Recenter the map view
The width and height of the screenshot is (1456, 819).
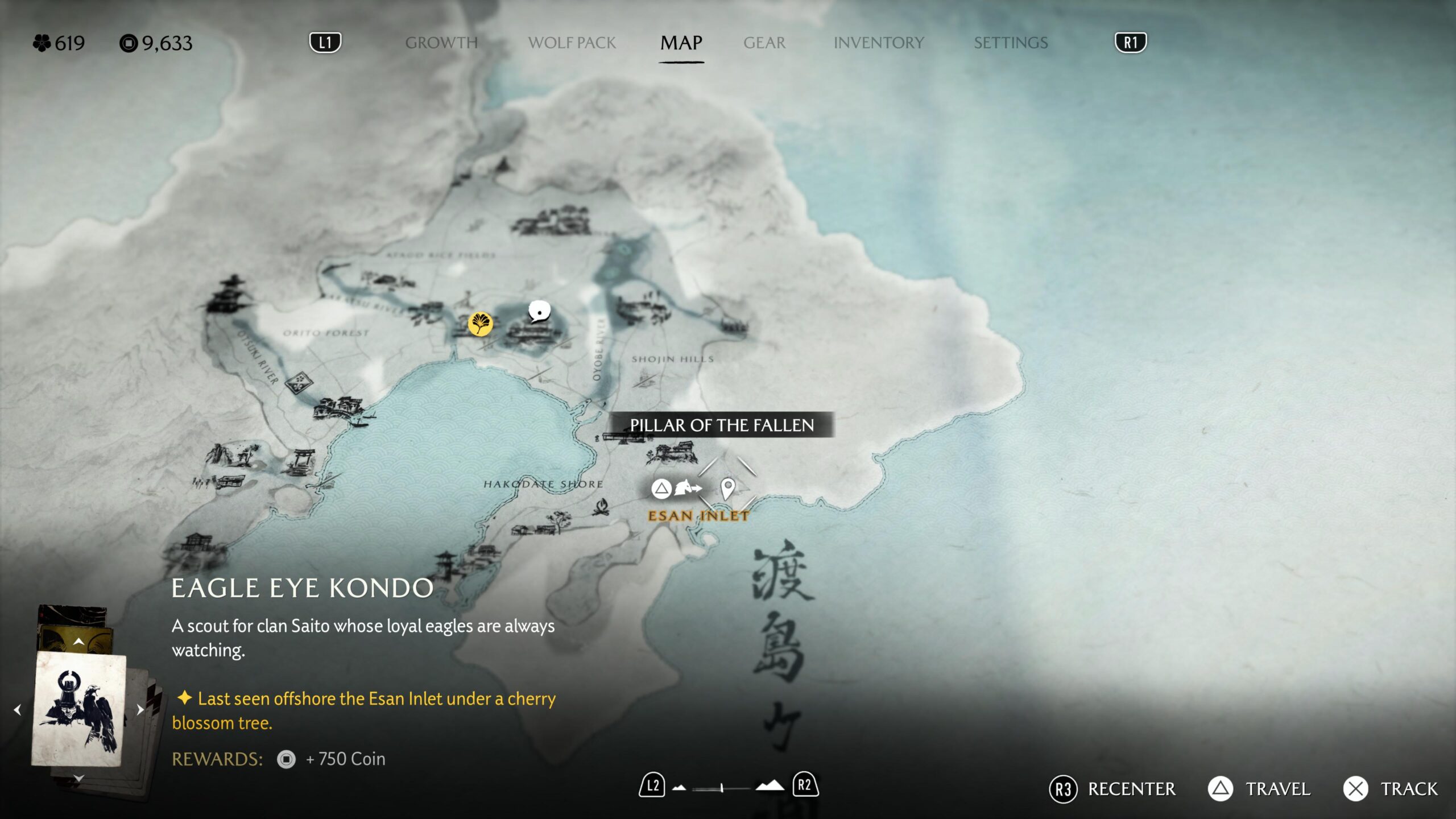[x=1112, y=789]
